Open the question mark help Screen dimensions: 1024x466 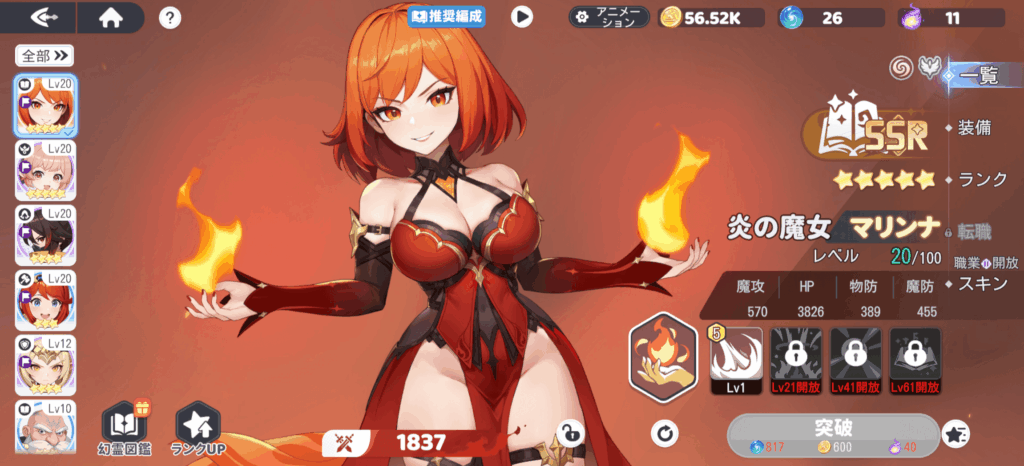point(170,17)
